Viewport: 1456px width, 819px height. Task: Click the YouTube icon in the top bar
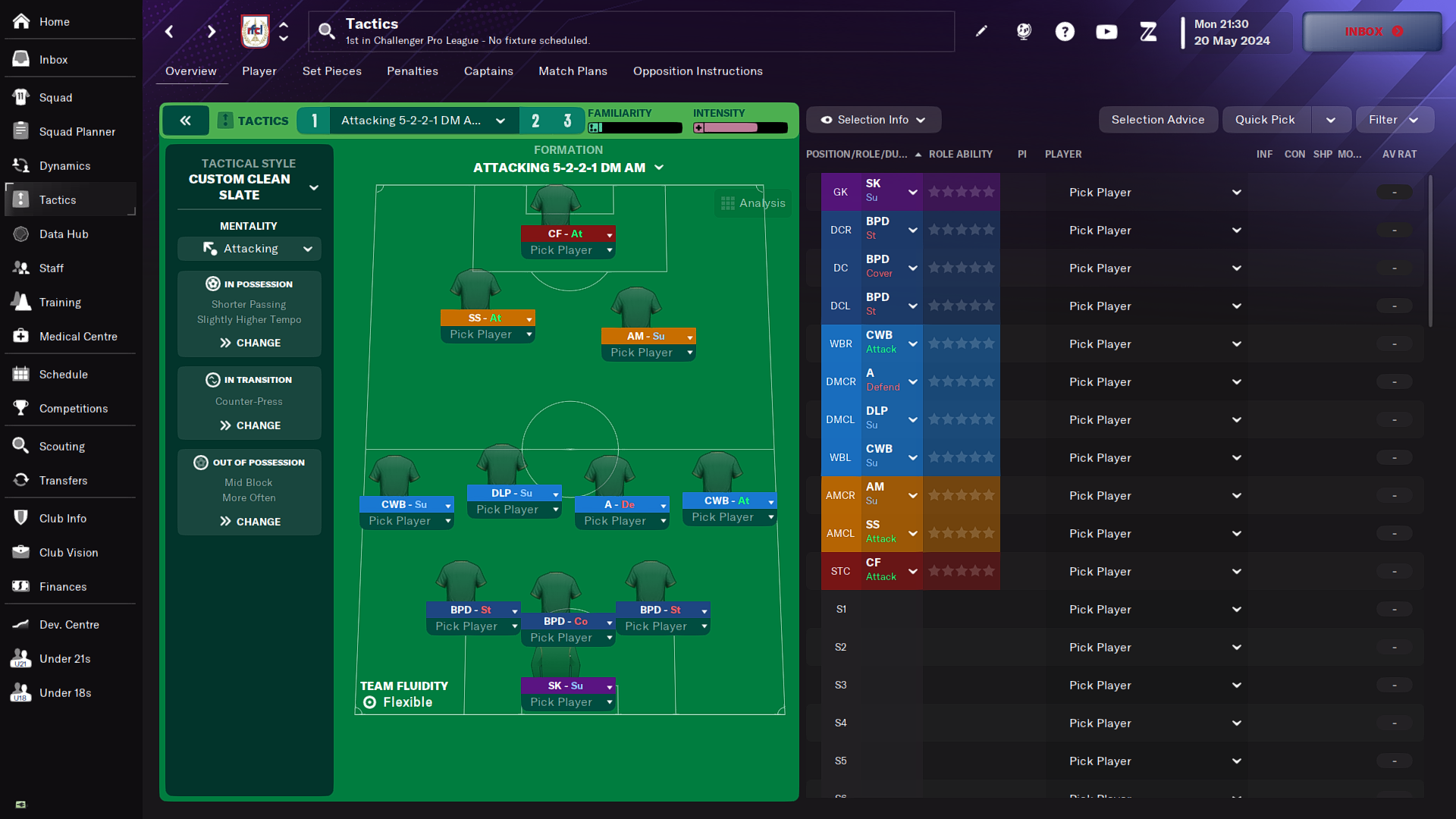pos(1106,31)
